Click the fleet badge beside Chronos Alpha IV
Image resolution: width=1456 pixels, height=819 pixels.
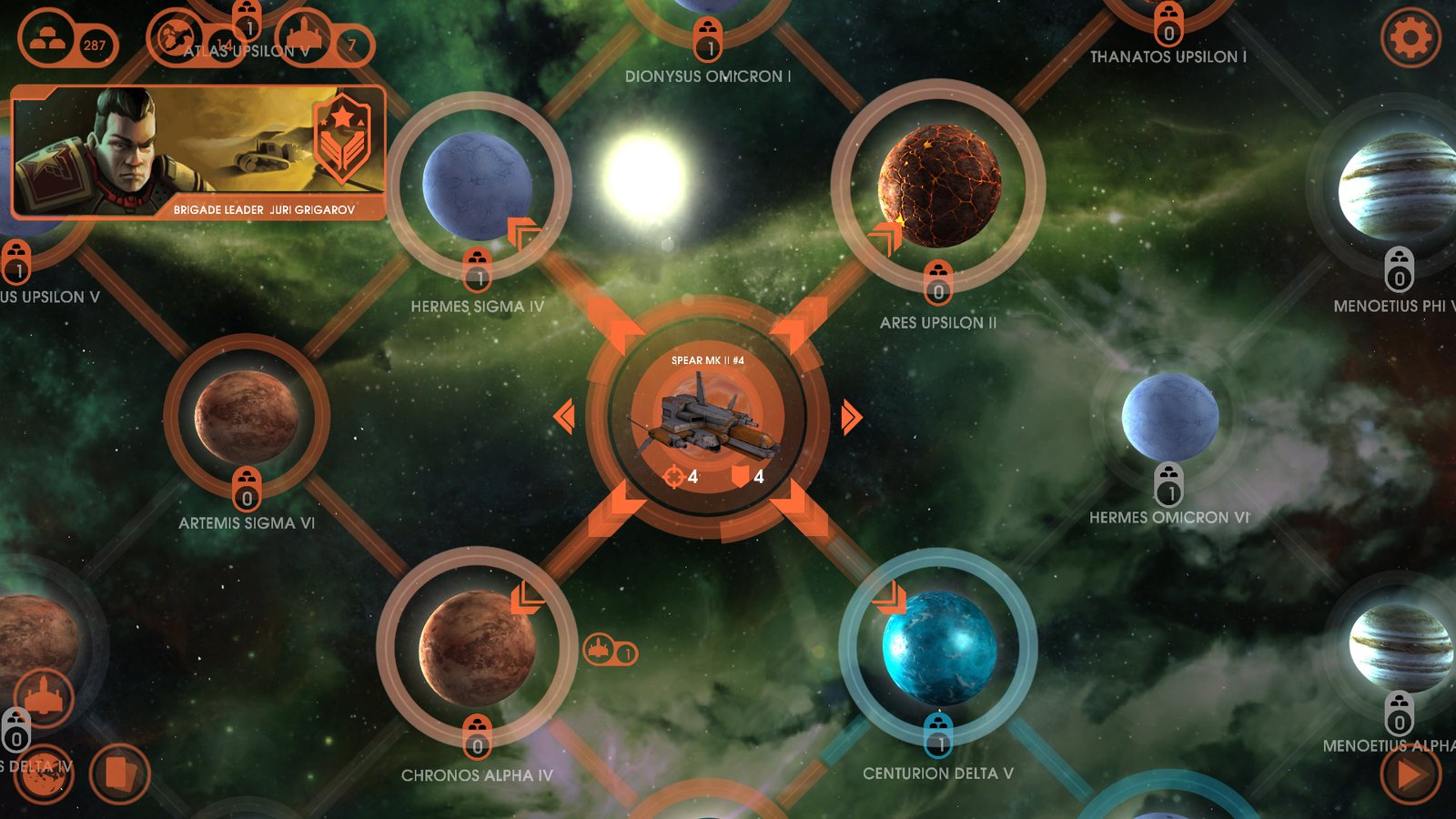[x=610, y=652]
